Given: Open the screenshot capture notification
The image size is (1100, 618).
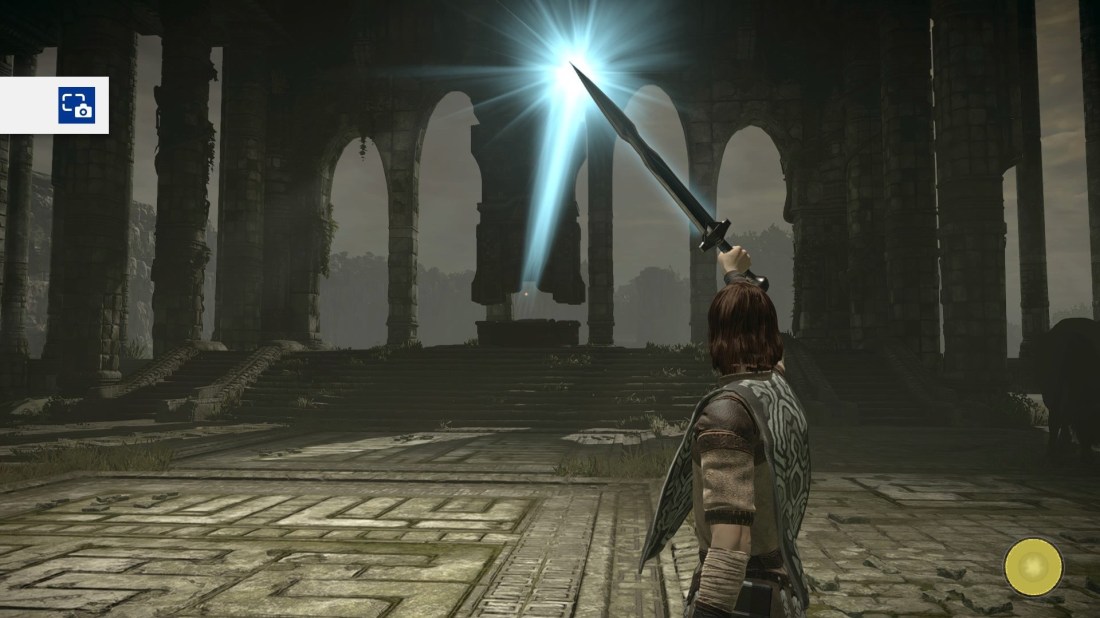Looking at the screenshot, I should pos(76,105).
